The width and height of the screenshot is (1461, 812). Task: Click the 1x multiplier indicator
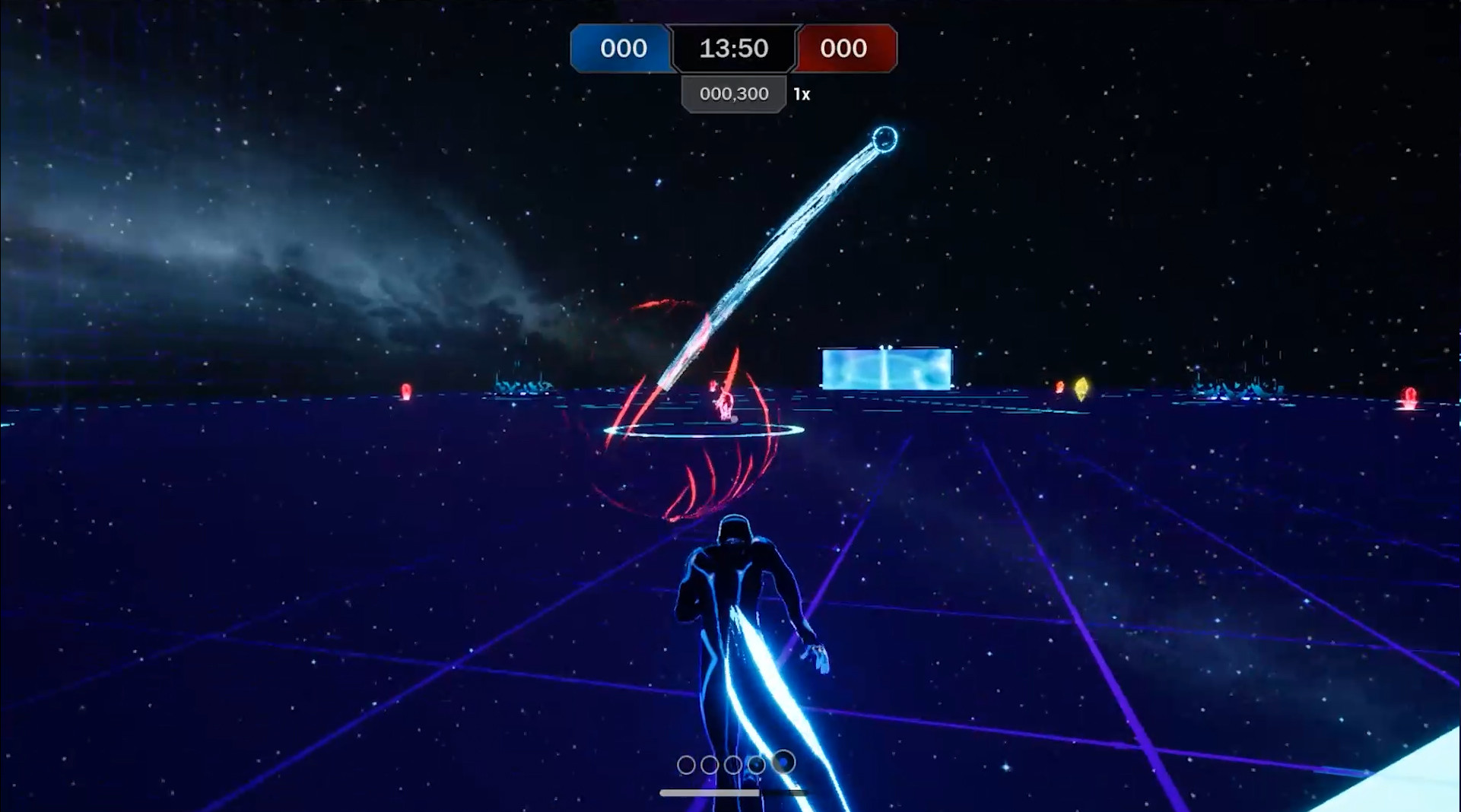(x=802, y=94)
